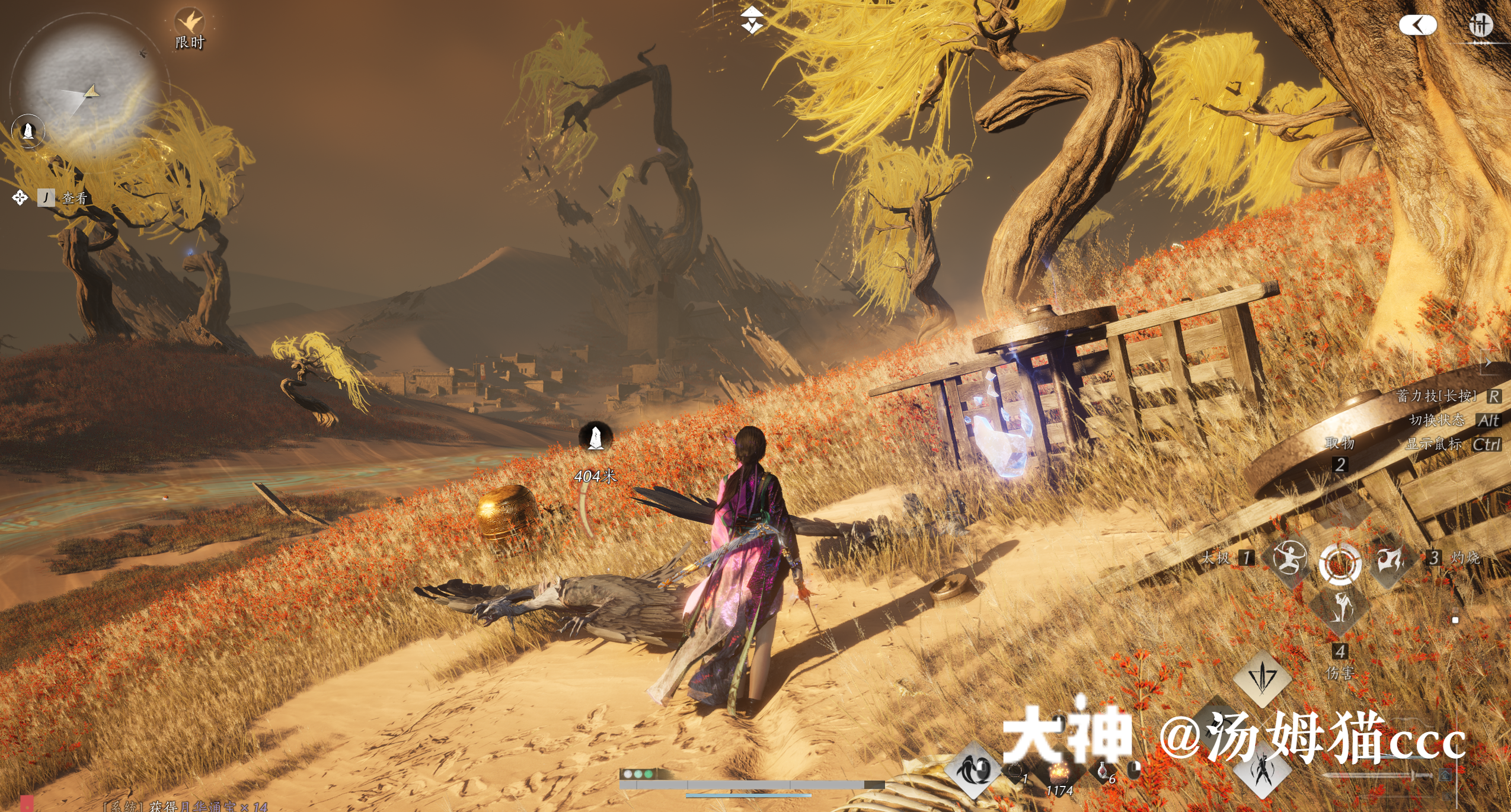1511x812 pixels.
Task: Open the 限时 limited-time event icon
Action: coord(190,24)
